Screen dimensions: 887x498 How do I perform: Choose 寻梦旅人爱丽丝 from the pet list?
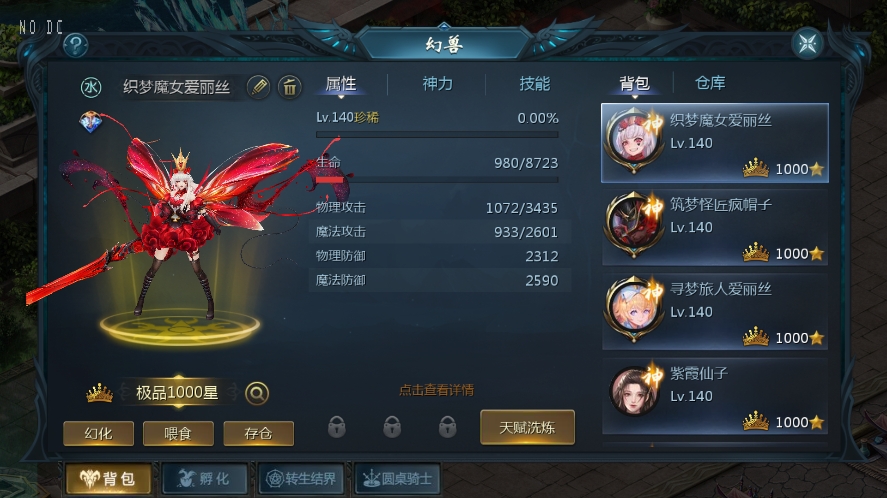point(714,311)
